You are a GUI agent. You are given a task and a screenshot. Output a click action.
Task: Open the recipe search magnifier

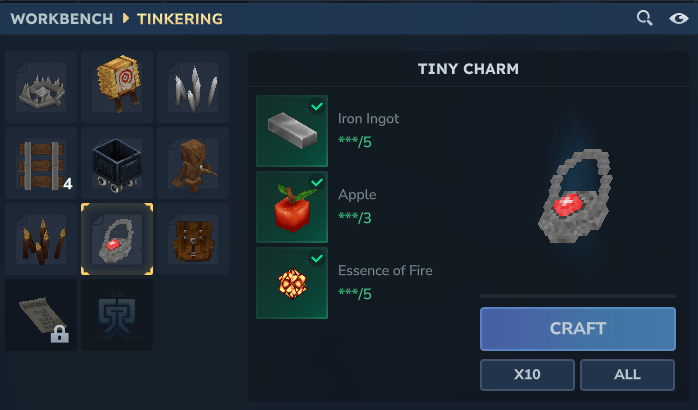pyautogui.click(x=645, y=18)
